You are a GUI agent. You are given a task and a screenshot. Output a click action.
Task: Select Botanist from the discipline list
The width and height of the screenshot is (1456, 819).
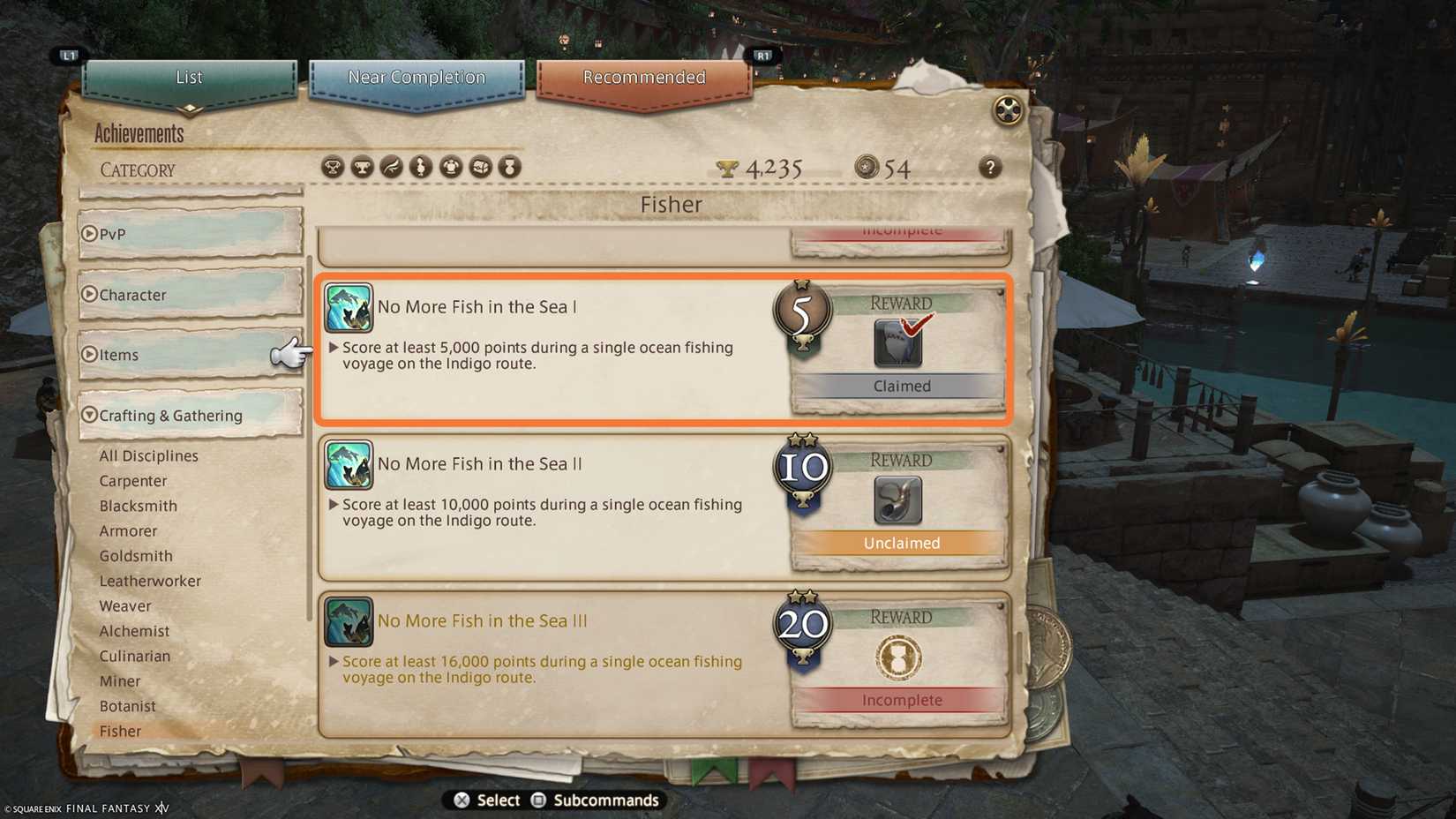[x=129, y=706]
